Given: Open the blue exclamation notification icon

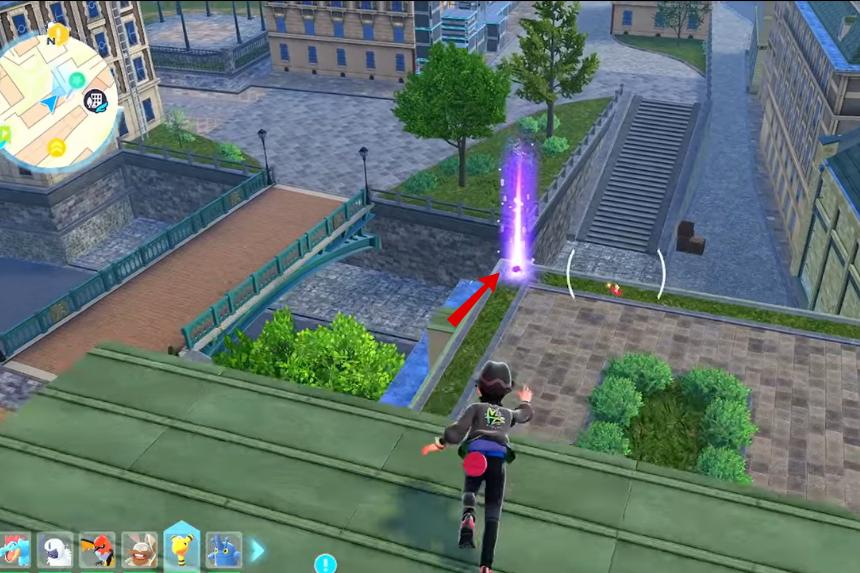Looking at the screenshot, I should click(x=325, y=564).
